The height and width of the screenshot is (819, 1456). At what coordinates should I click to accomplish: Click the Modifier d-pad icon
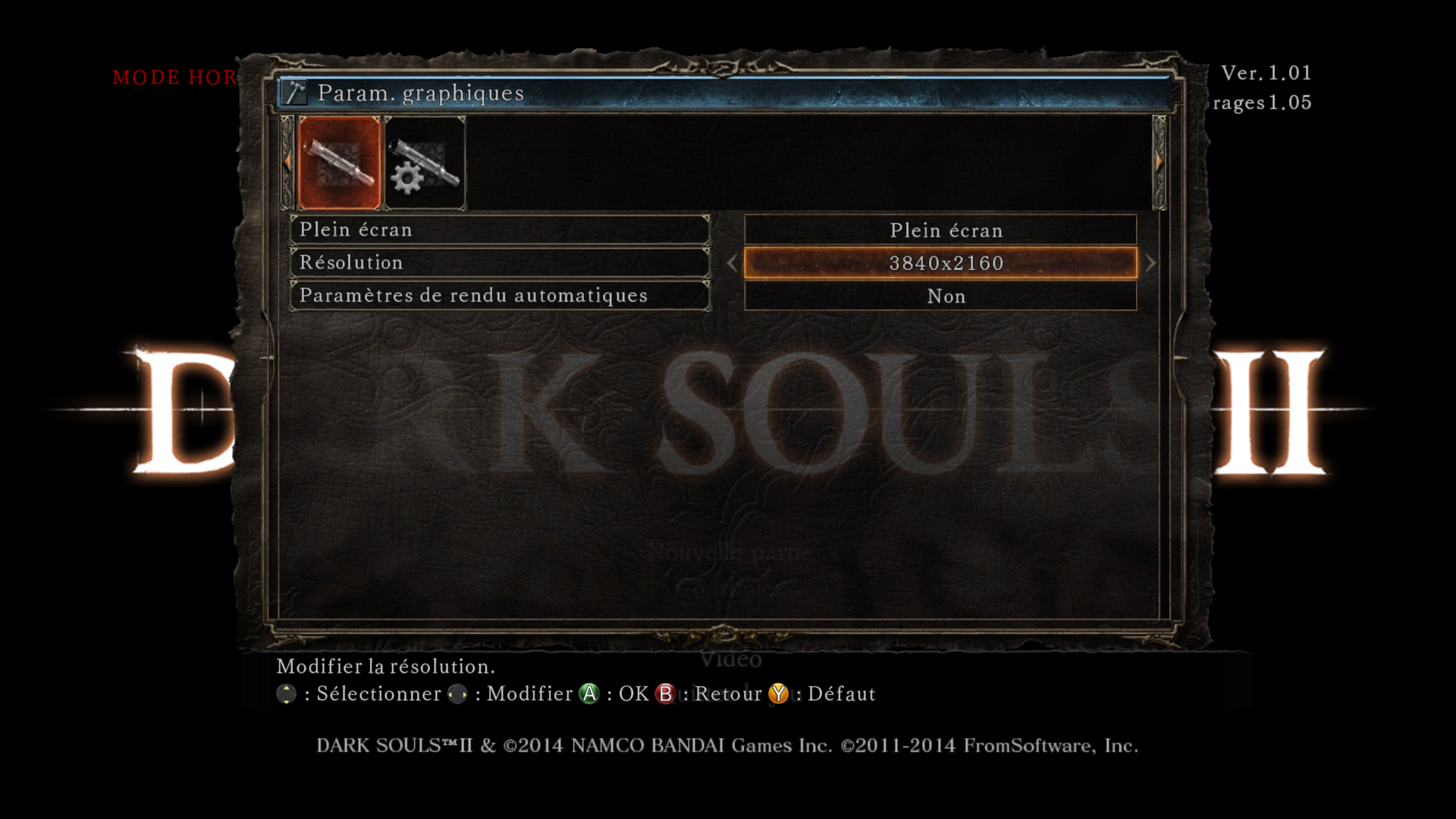click(458, 693)
